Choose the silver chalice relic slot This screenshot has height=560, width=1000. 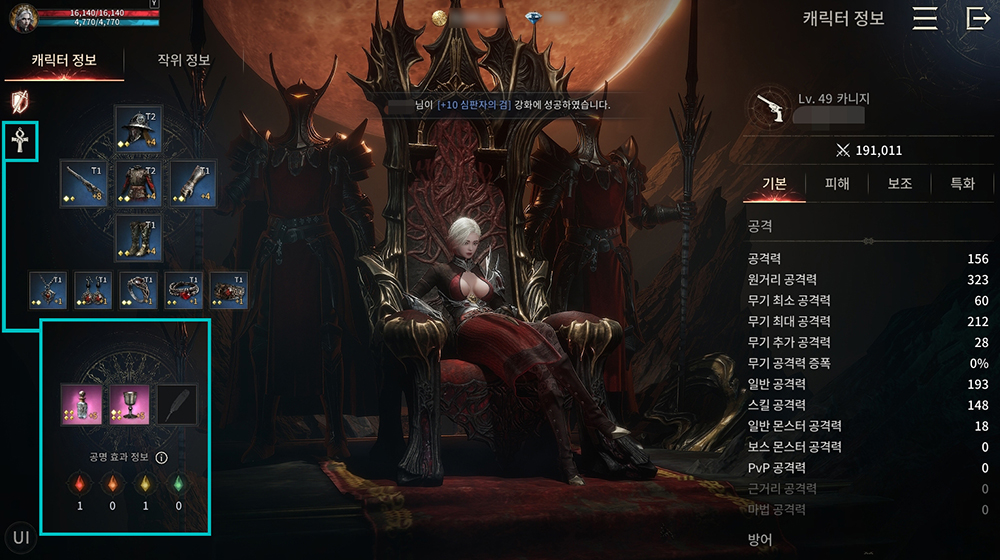click(x=128, y=405)
